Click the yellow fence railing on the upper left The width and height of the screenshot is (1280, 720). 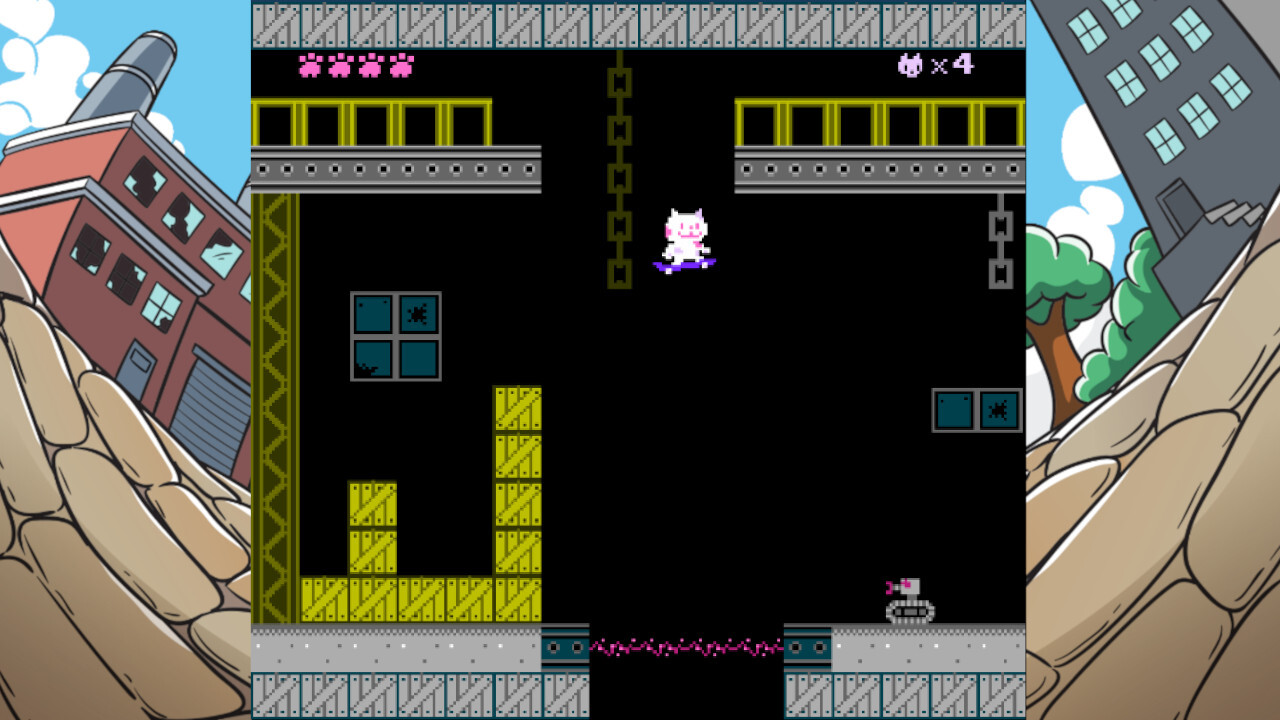click(370, 122)
